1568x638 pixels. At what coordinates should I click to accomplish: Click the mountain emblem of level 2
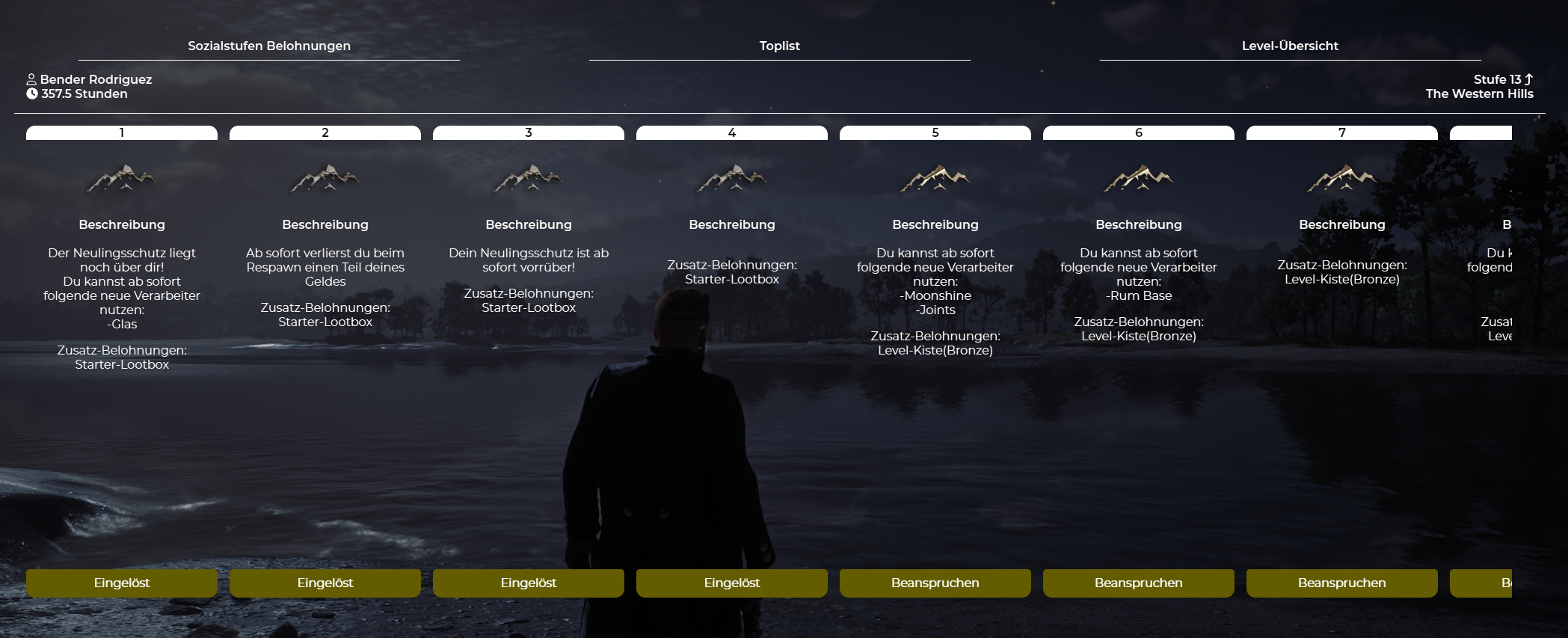pos(325,179)
